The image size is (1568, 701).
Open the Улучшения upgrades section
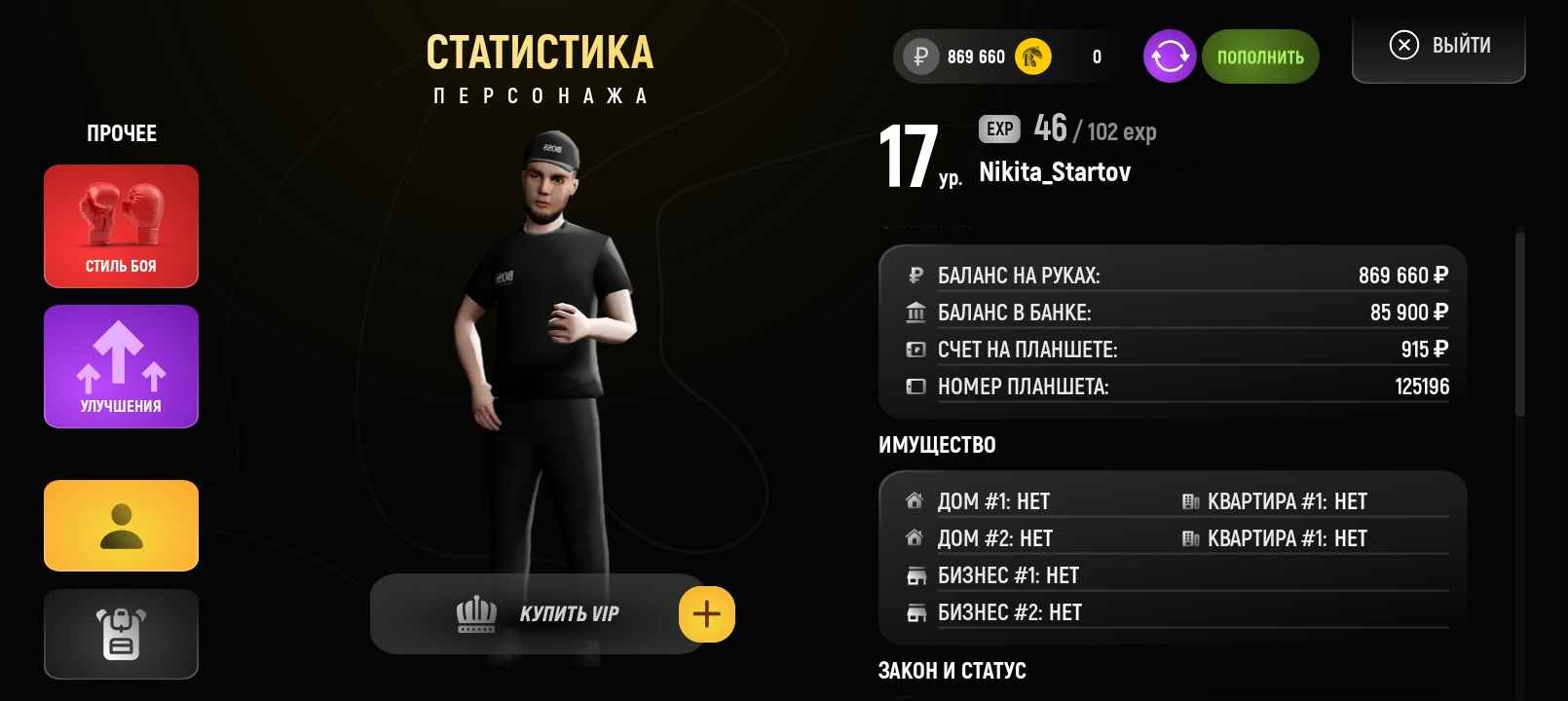(121, 366)
